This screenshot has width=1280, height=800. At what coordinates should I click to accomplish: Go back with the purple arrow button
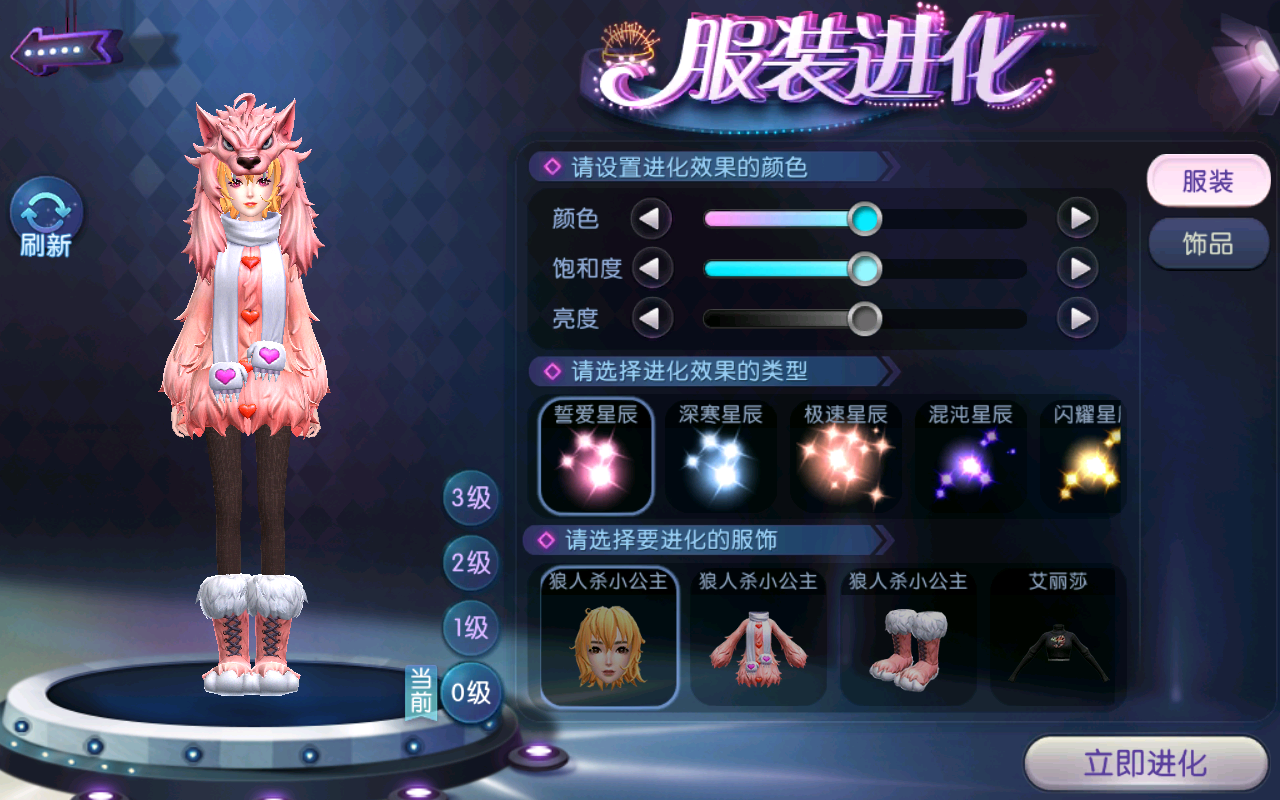[66, 48]
